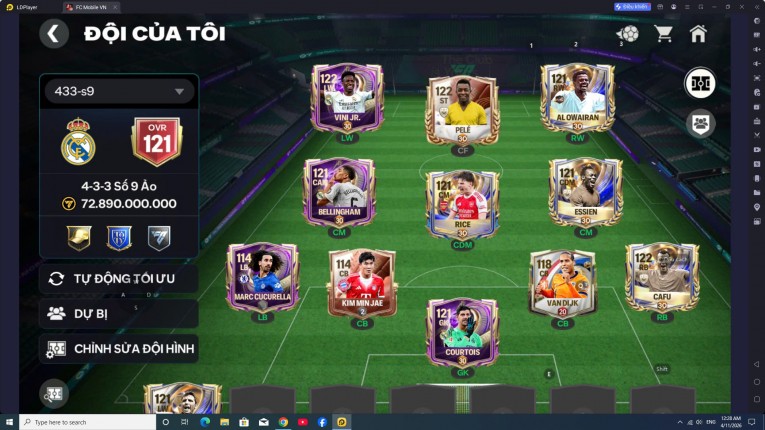This screenshot has width=765, height=430.
Task: Tap the Essien midfielder card
Action: point(585,196)
